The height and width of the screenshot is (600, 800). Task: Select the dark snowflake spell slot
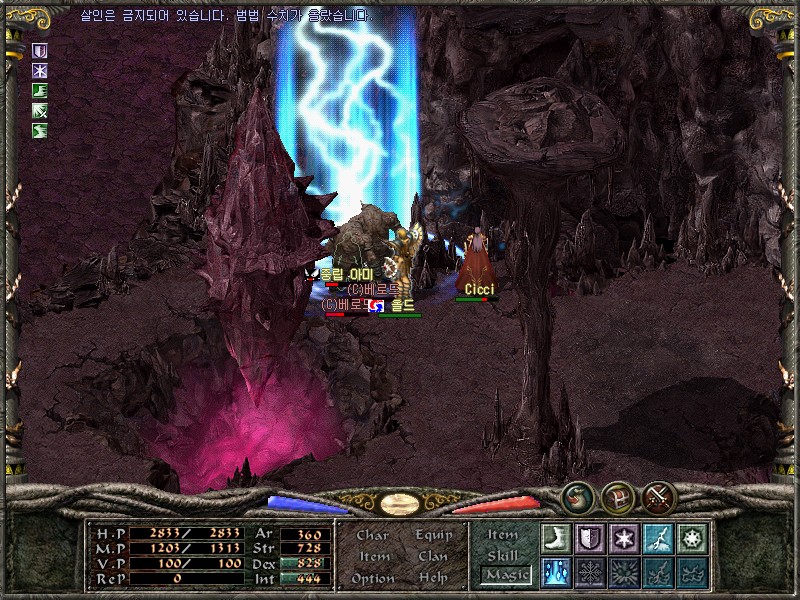(590, 573)
